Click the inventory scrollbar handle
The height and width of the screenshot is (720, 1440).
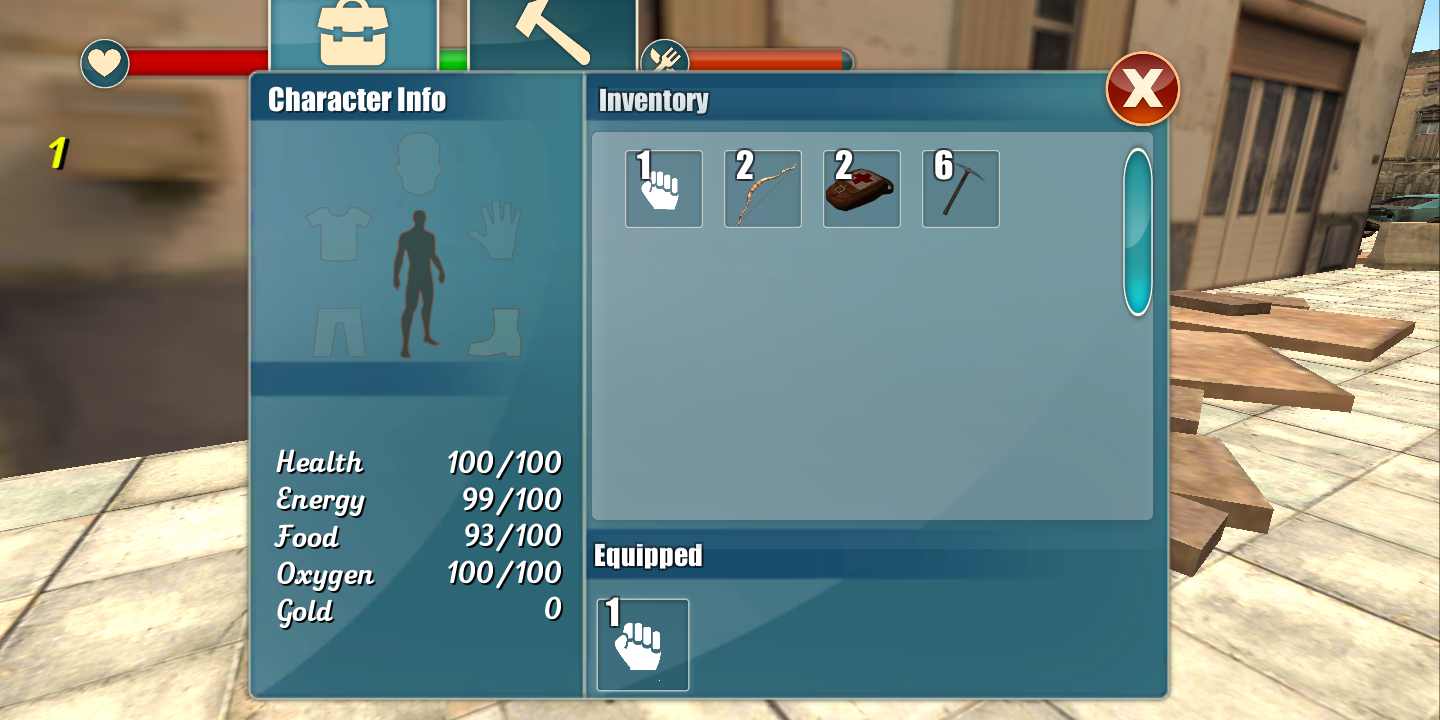pos(1136,232)
